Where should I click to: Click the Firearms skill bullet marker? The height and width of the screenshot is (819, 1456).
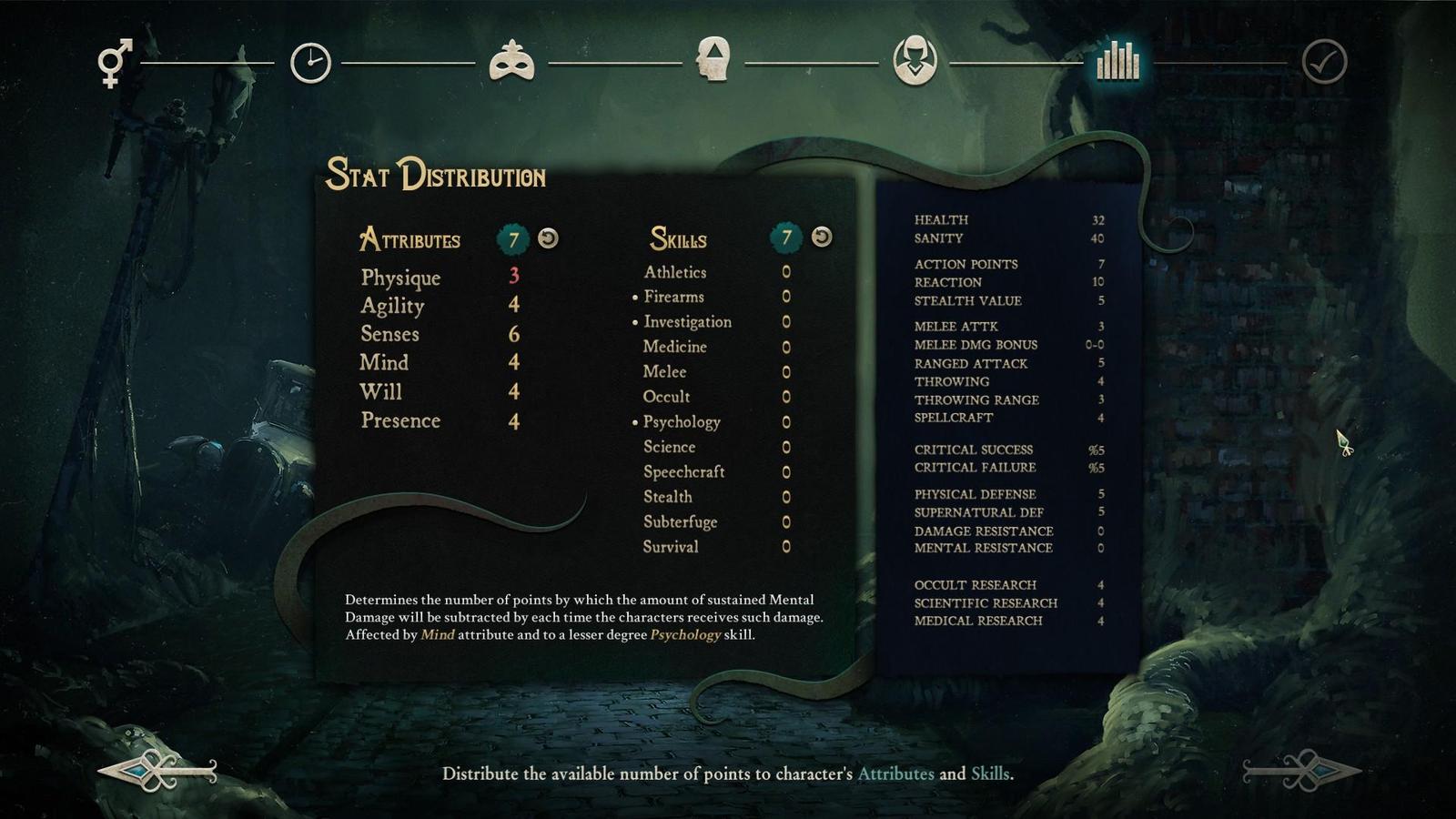point(634,297)
